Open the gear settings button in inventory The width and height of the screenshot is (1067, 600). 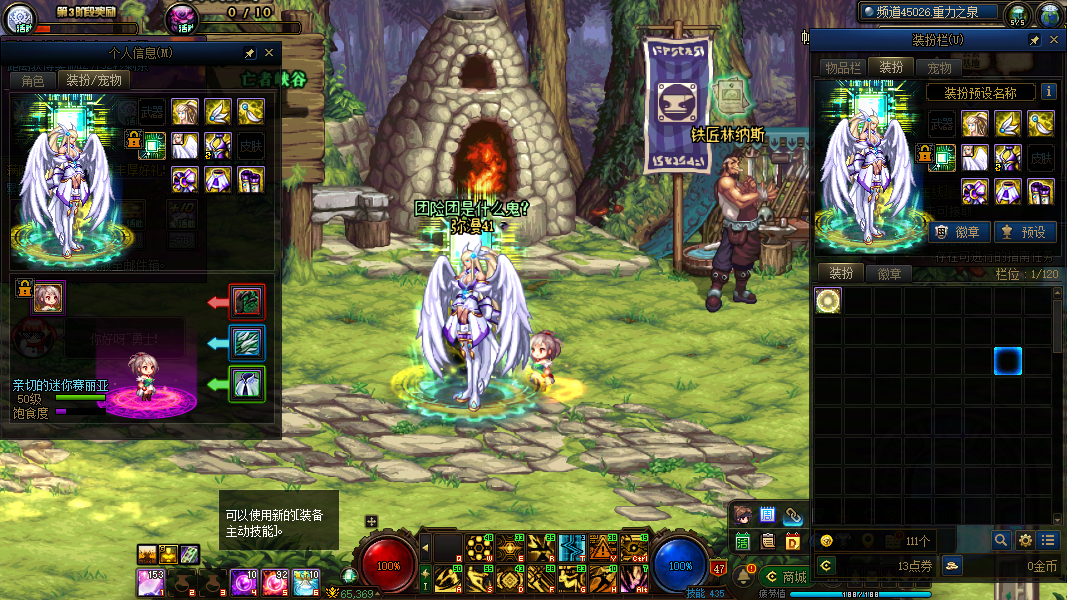pyautogui.click(x=1025, y=540)
